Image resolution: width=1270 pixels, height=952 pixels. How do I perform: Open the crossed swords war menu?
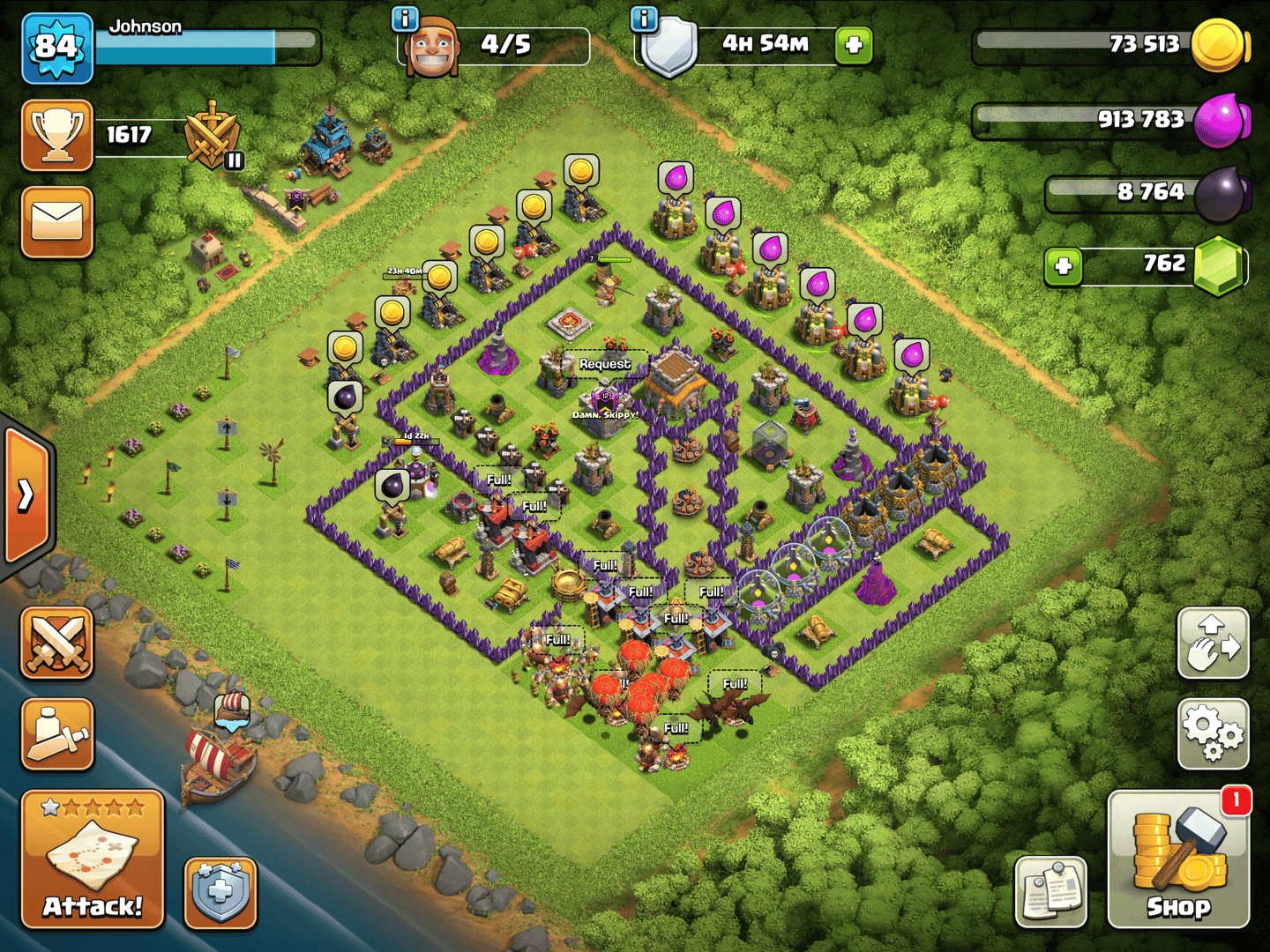point(57,643)
